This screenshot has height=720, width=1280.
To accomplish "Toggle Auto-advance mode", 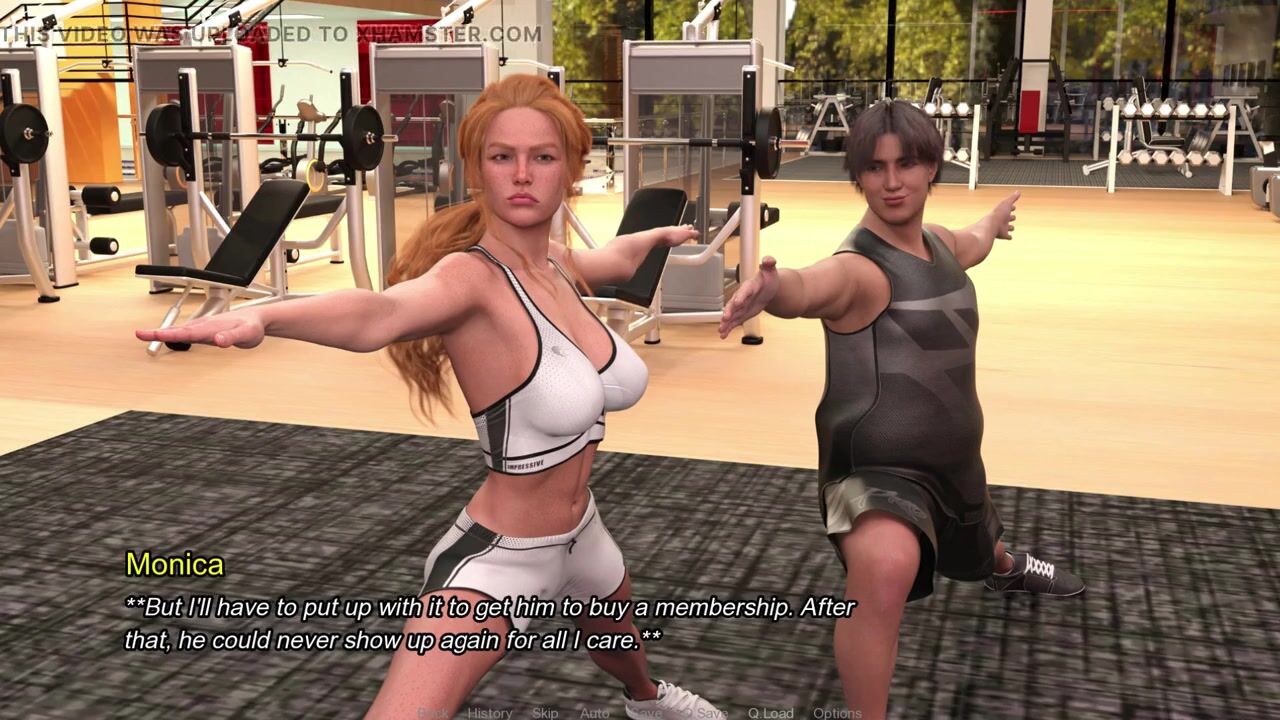I will click(595, 713).
